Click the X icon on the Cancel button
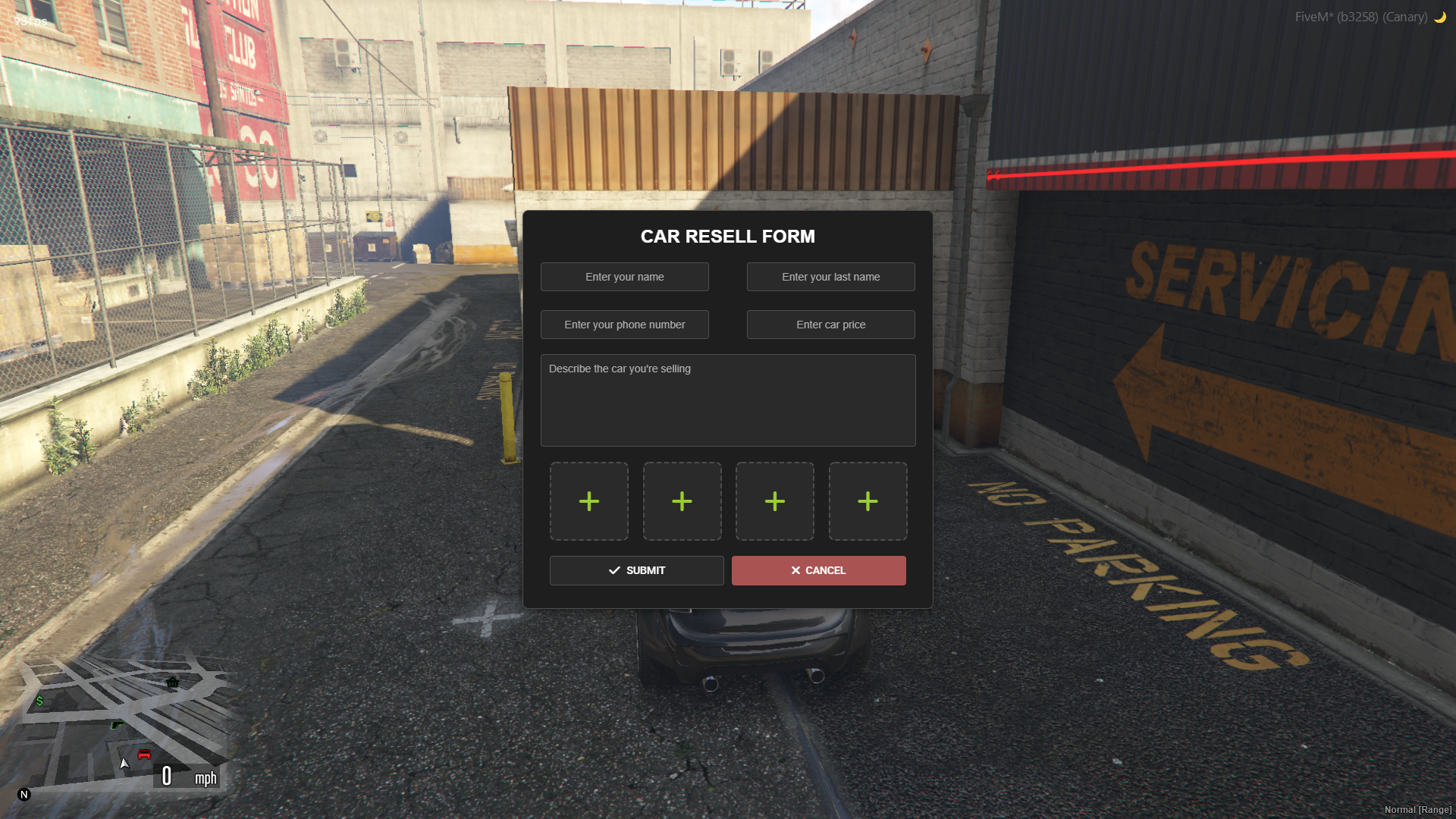The image size is (1456, 819). pos(795,570)
